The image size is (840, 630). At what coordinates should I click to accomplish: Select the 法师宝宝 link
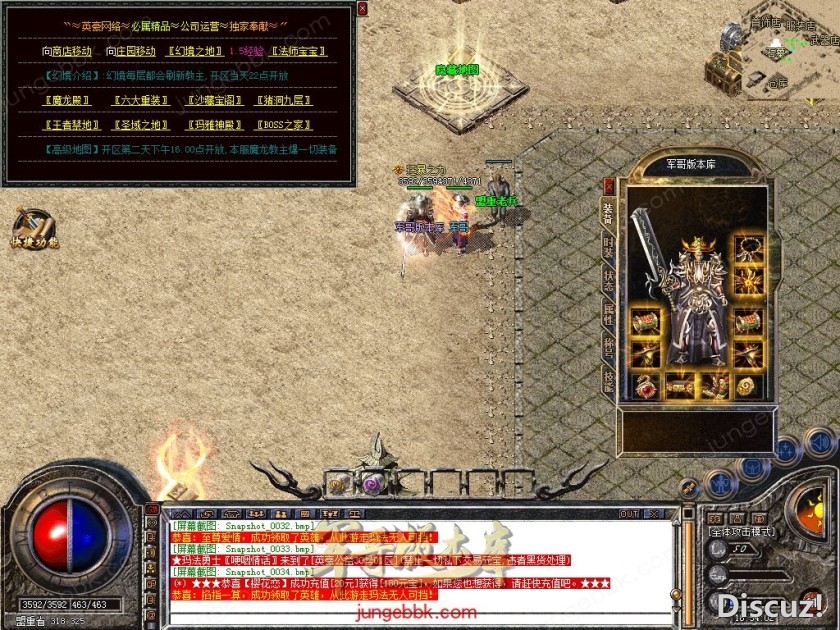coord(298,51)
